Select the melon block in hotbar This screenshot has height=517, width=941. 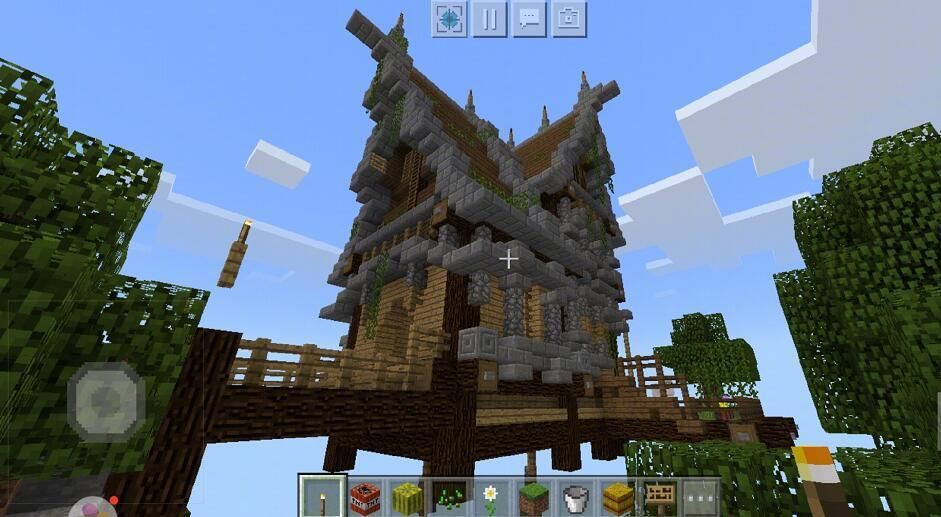point(406,496)
